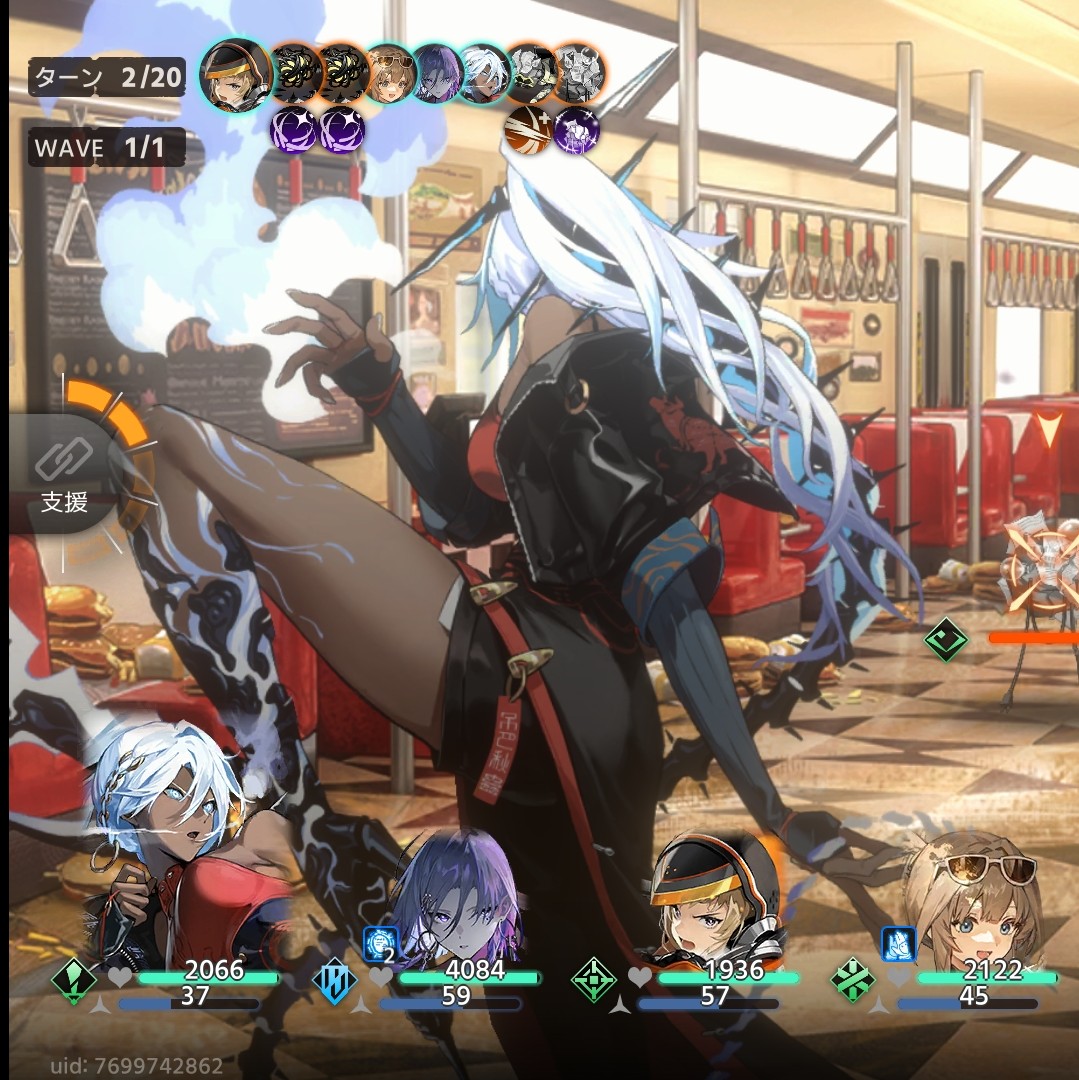This screenshot has height=1080, width=1079.
Task: Click the helmeted girl's turn-order portrait
Action: click(x=236, y=73)
